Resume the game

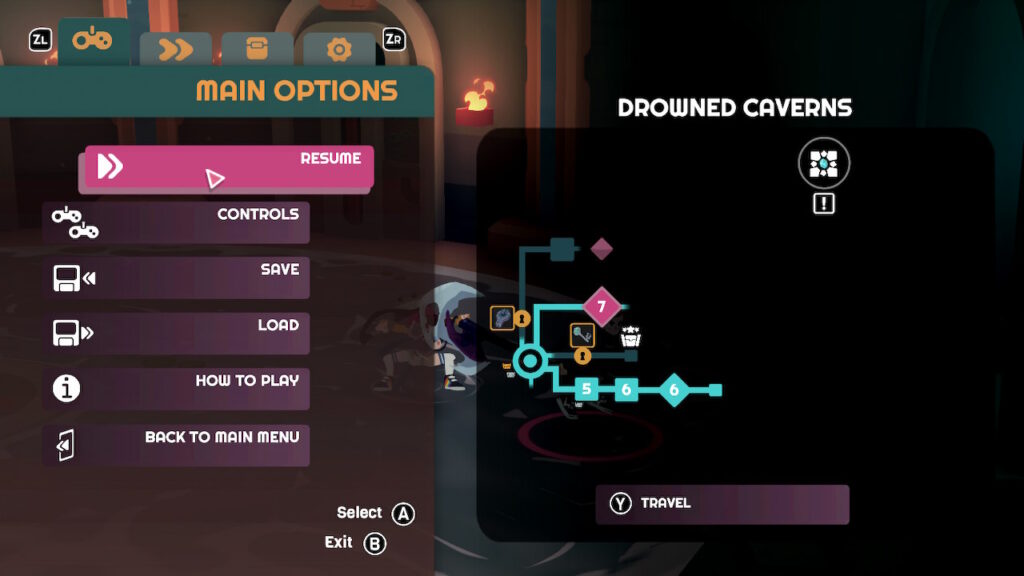coord(229,168)
